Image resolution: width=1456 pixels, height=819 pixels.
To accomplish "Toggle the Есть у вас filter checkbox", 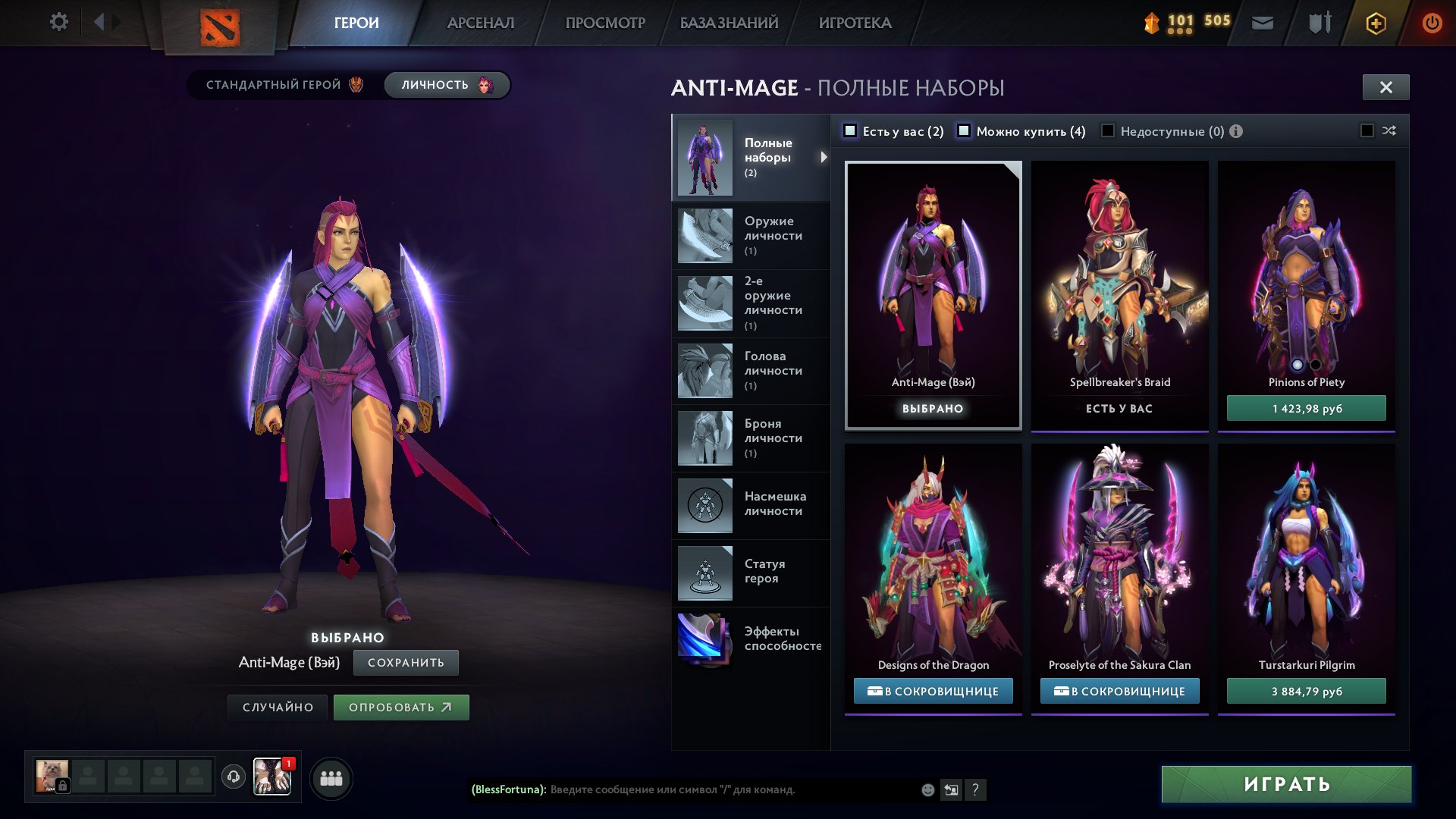I will click(851, 131).
